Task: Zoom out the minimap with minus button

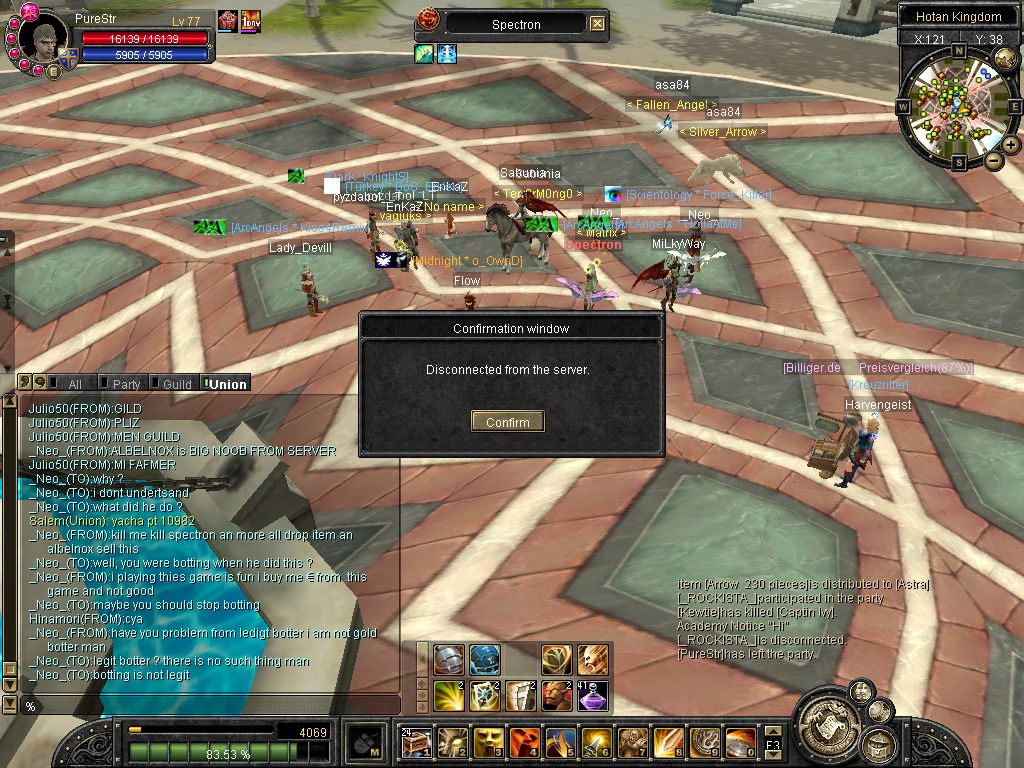Action: point(994,160)
